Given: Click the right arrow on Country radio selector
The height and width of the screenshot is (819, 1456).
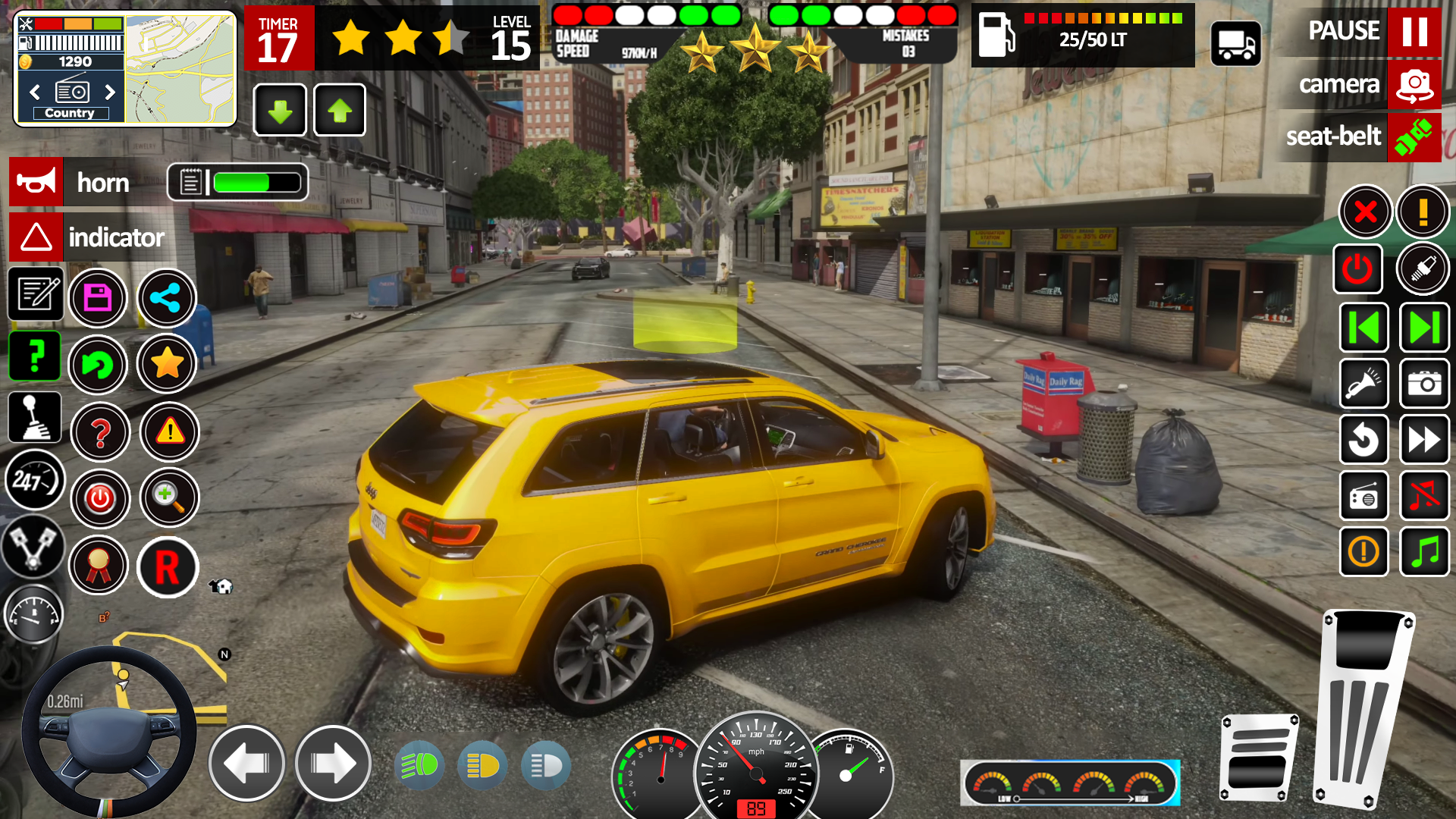Looking at the screenshot, I should pos(111,93).
